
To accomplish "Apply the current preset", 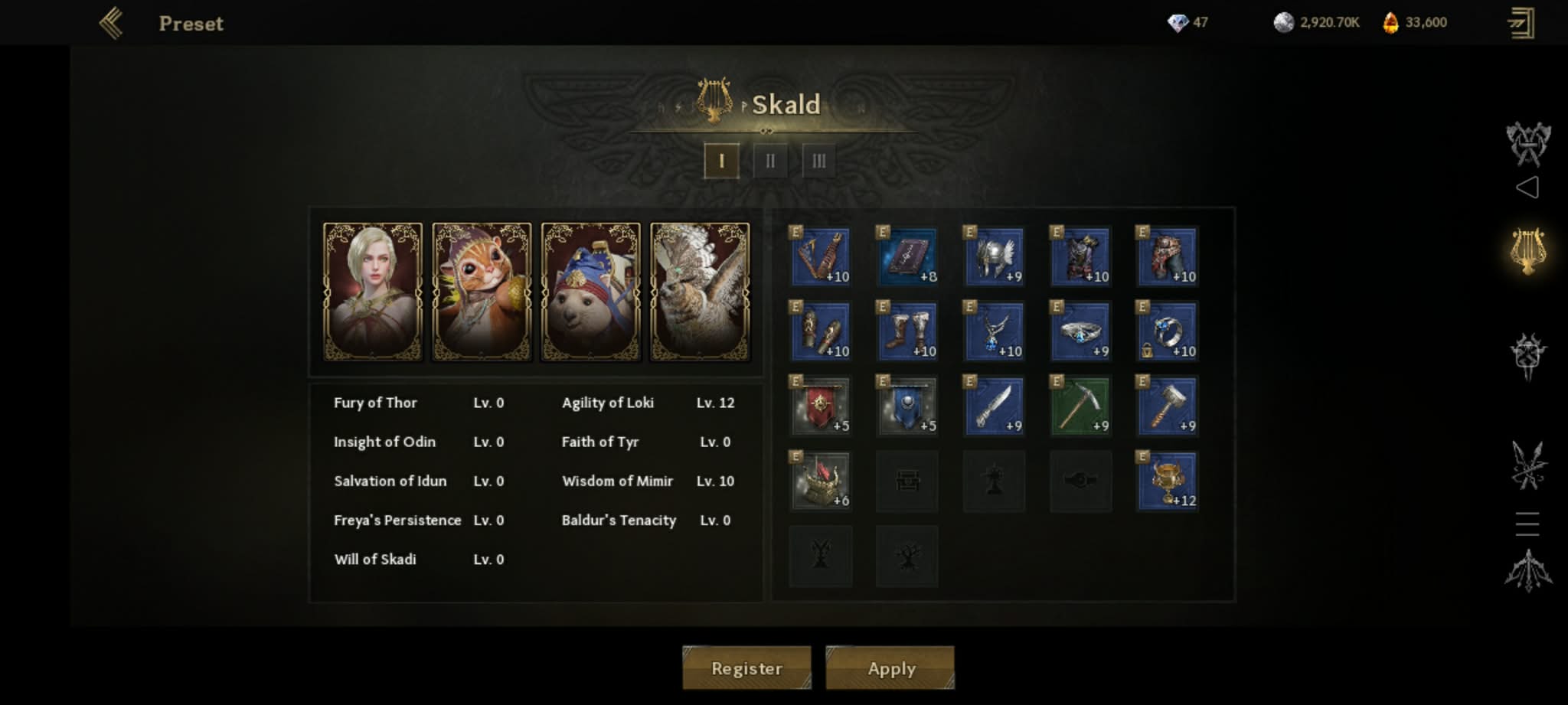I will pyautogui.click(x=890, y=667).
